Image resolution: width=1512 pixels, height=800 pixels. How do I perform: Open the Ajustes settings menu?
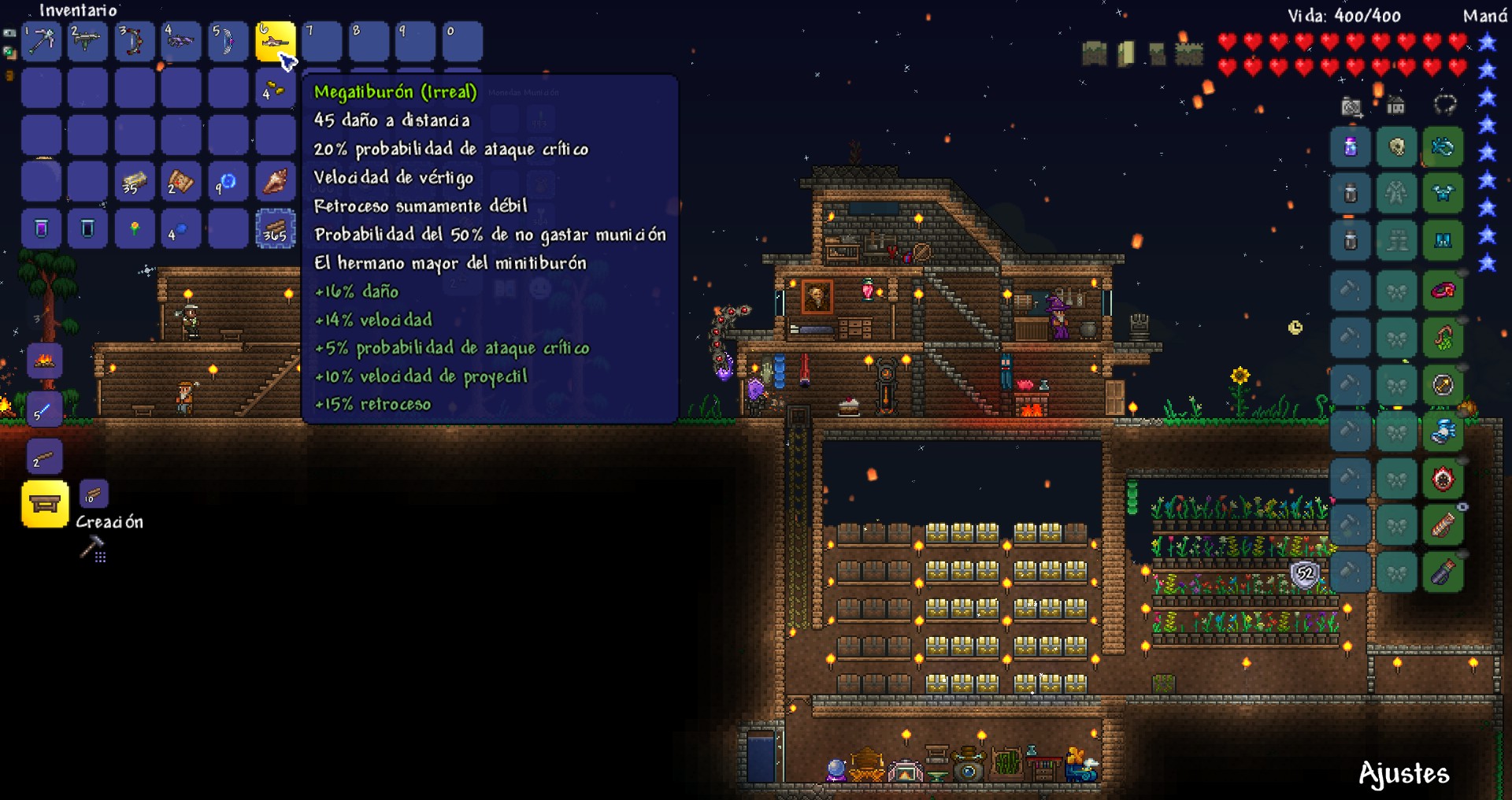[1403, 774]
